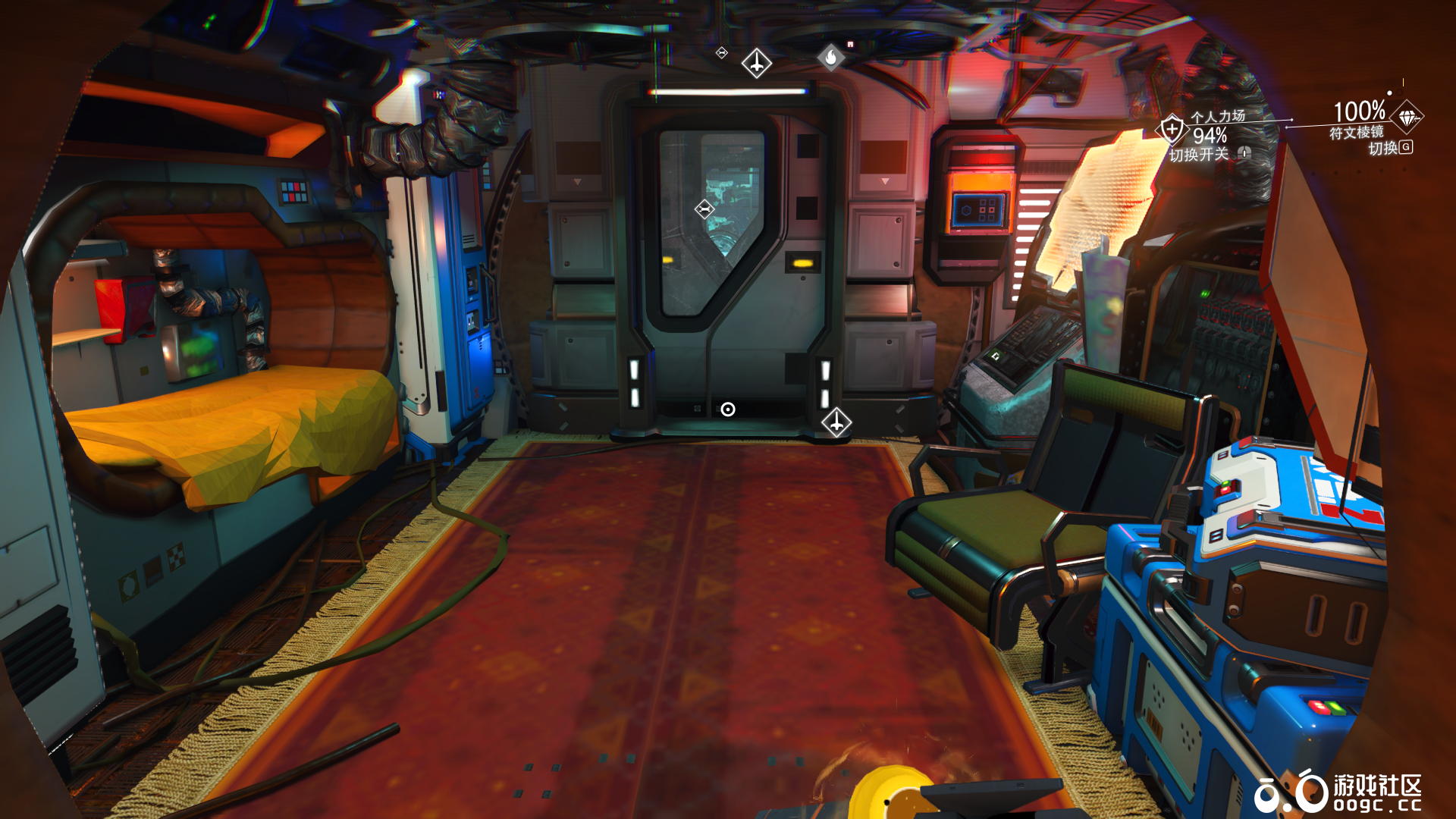1456x819 pixels.
Task: Click the personal forcefield shield icon
Action: (x=1172, y=130)
